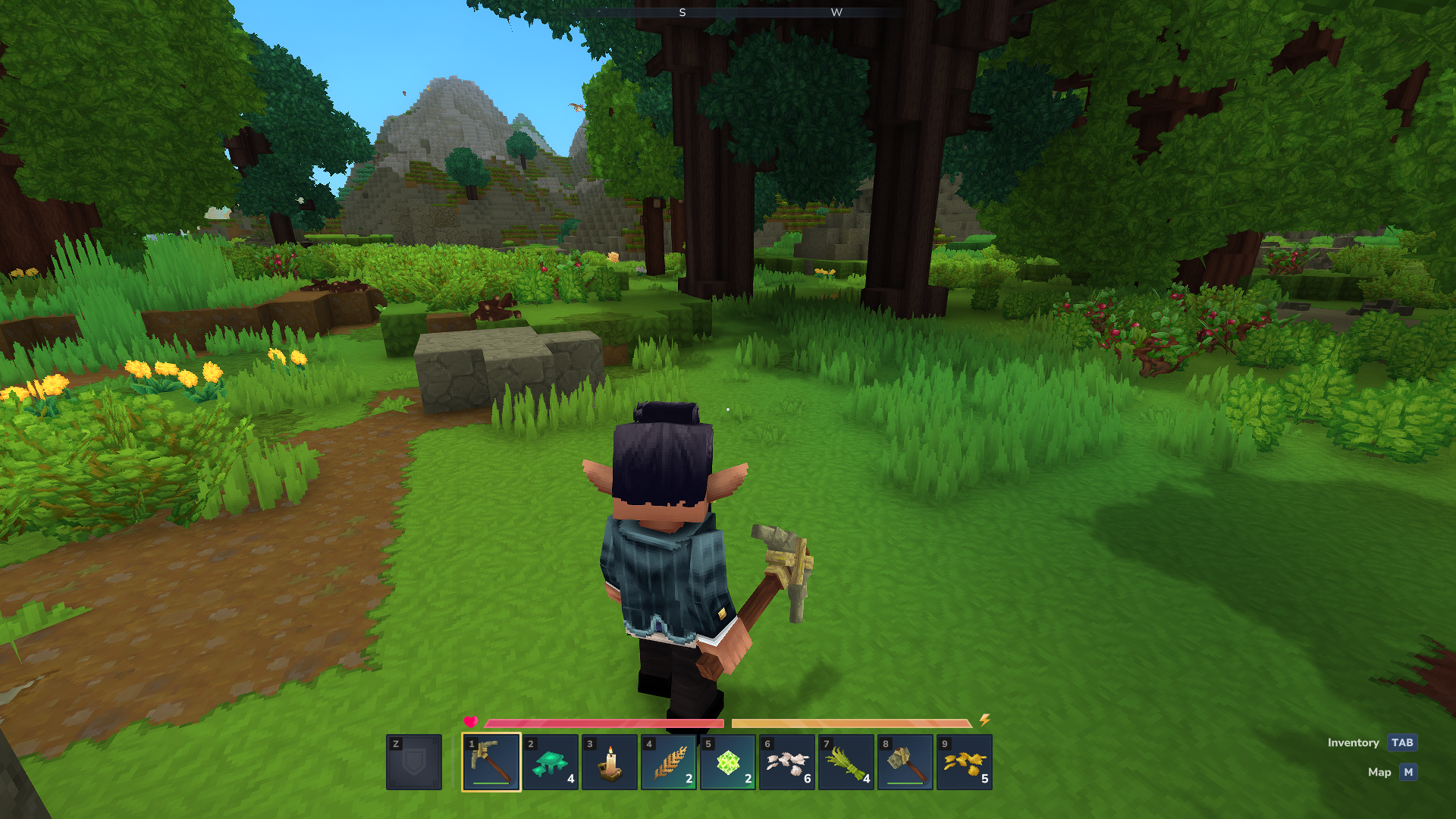Viewport: 1456px width, 819px height.
Task: Click the Inventory label text
Action: pos(1354,742)
